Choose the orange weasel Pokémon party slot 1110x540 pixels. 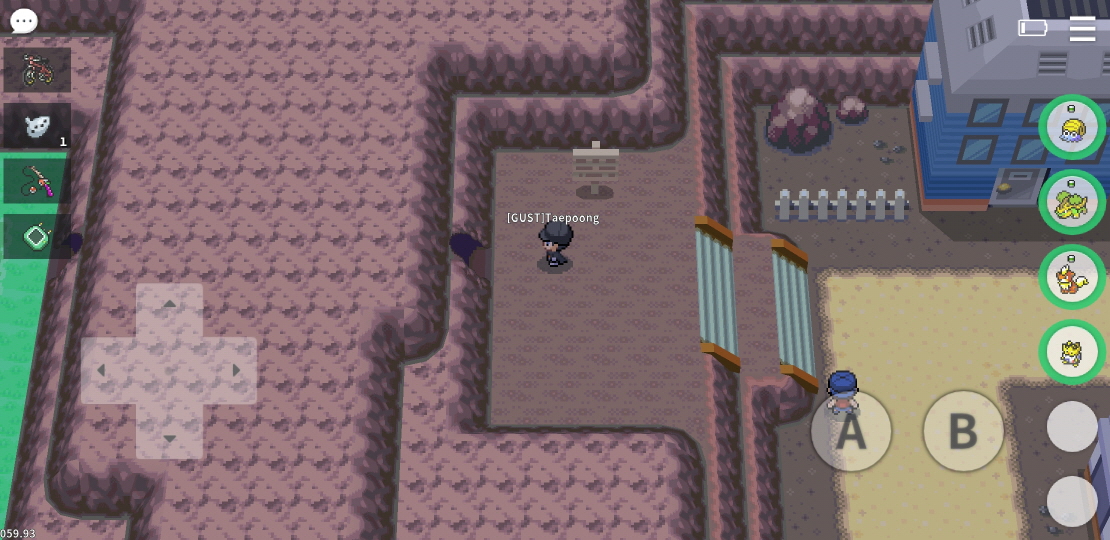click(1072, 277)
